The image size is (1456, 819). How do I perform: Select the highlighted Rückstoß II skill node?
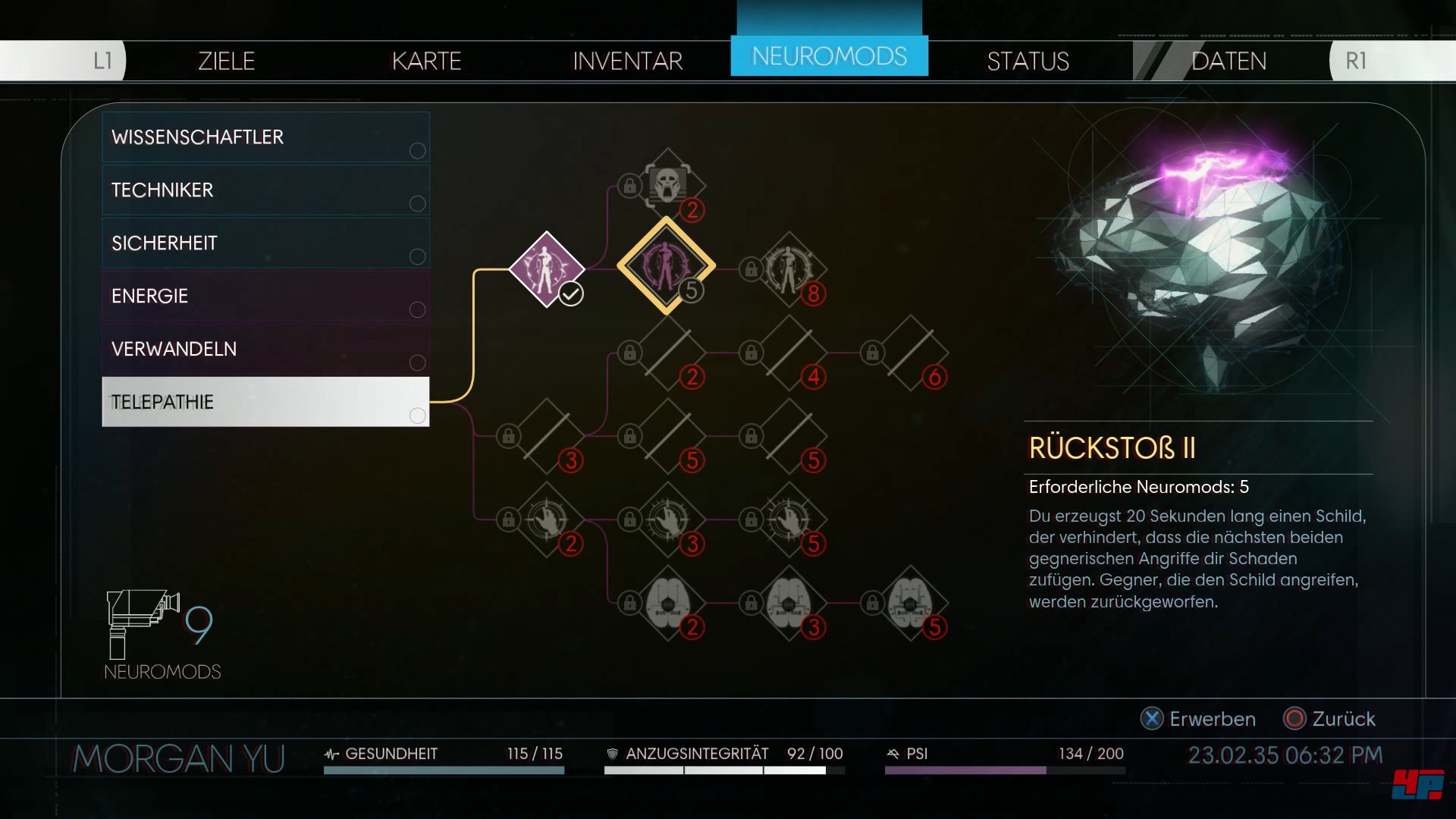point(666,266)
